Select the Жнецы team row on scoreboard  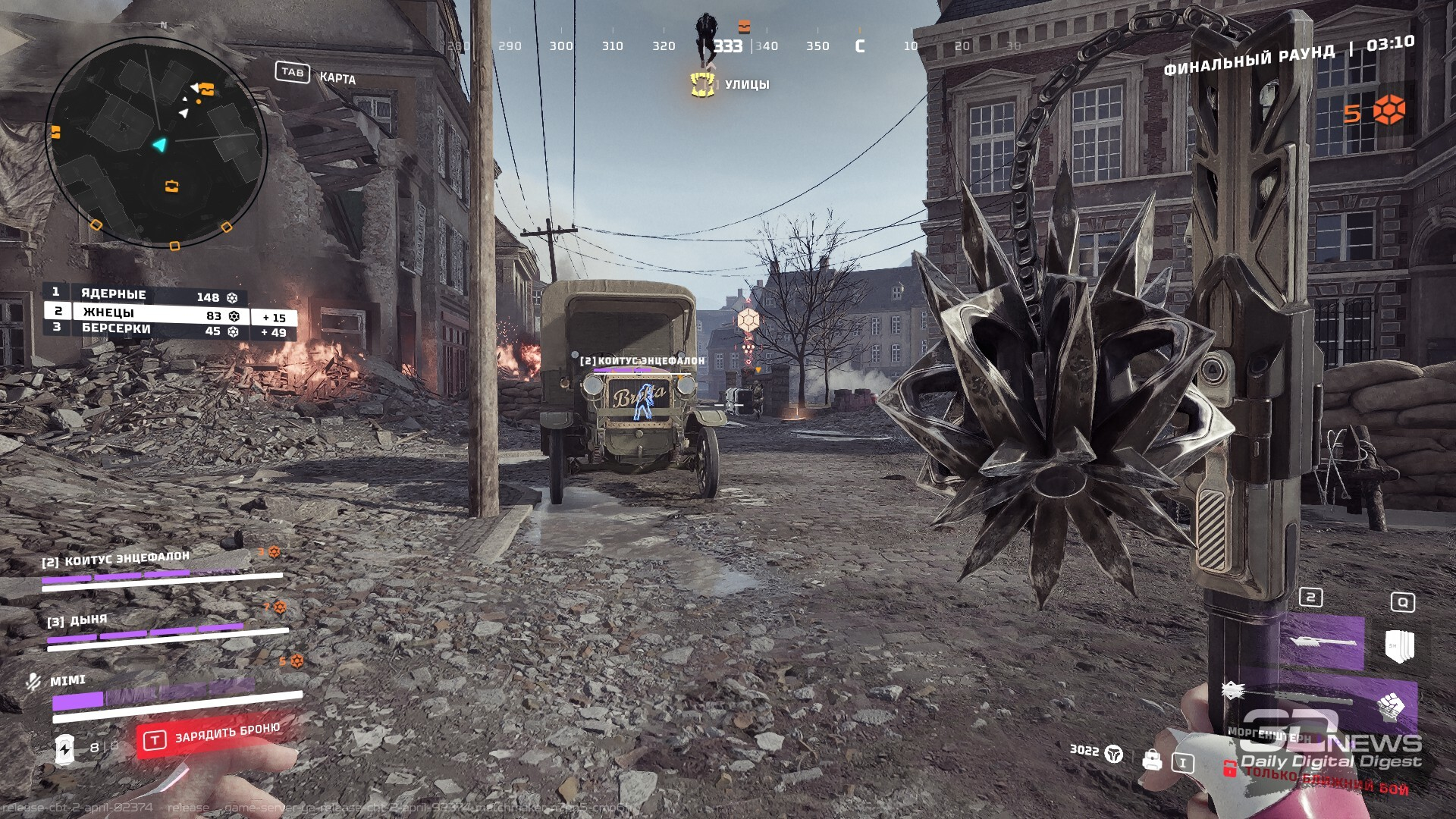pyautogui.click(x=144, y=312)
